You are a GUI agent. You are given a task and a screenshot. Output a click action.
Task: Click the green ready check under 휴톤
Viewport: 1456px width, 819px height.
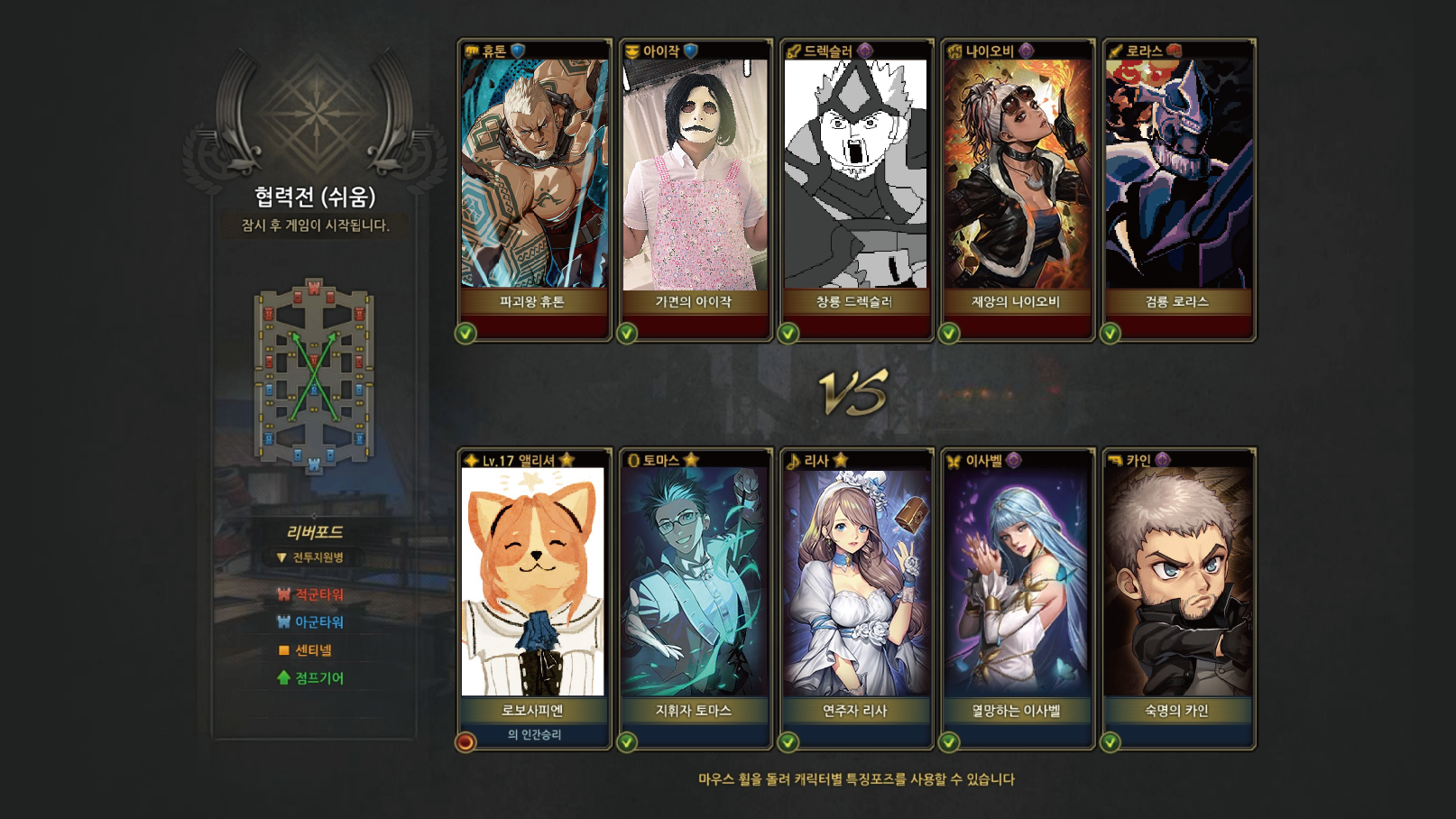tap(465, 334)
